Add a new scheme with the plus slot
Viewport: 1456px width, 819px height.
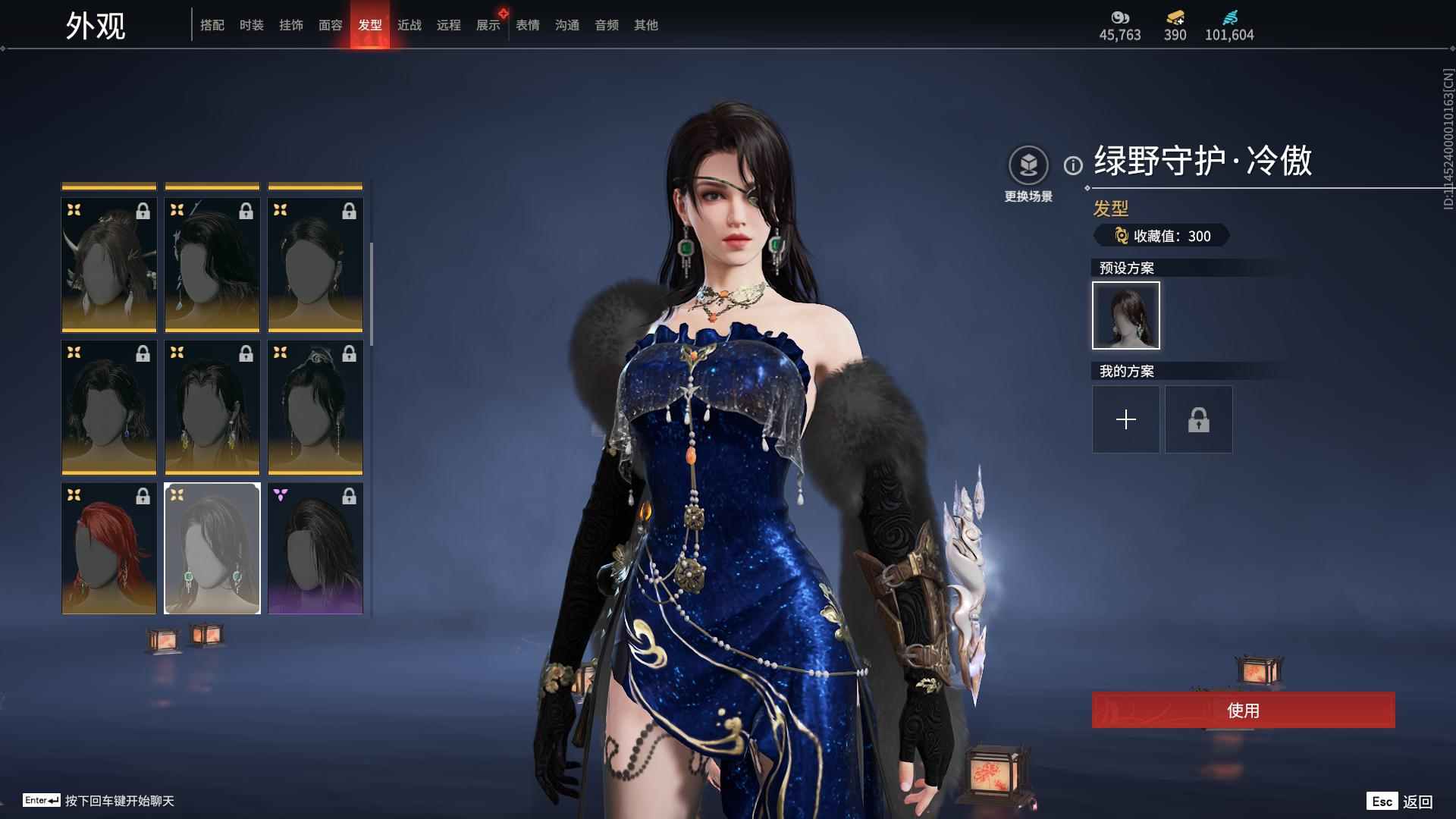pyautogui.click(x=1126, y=419)
